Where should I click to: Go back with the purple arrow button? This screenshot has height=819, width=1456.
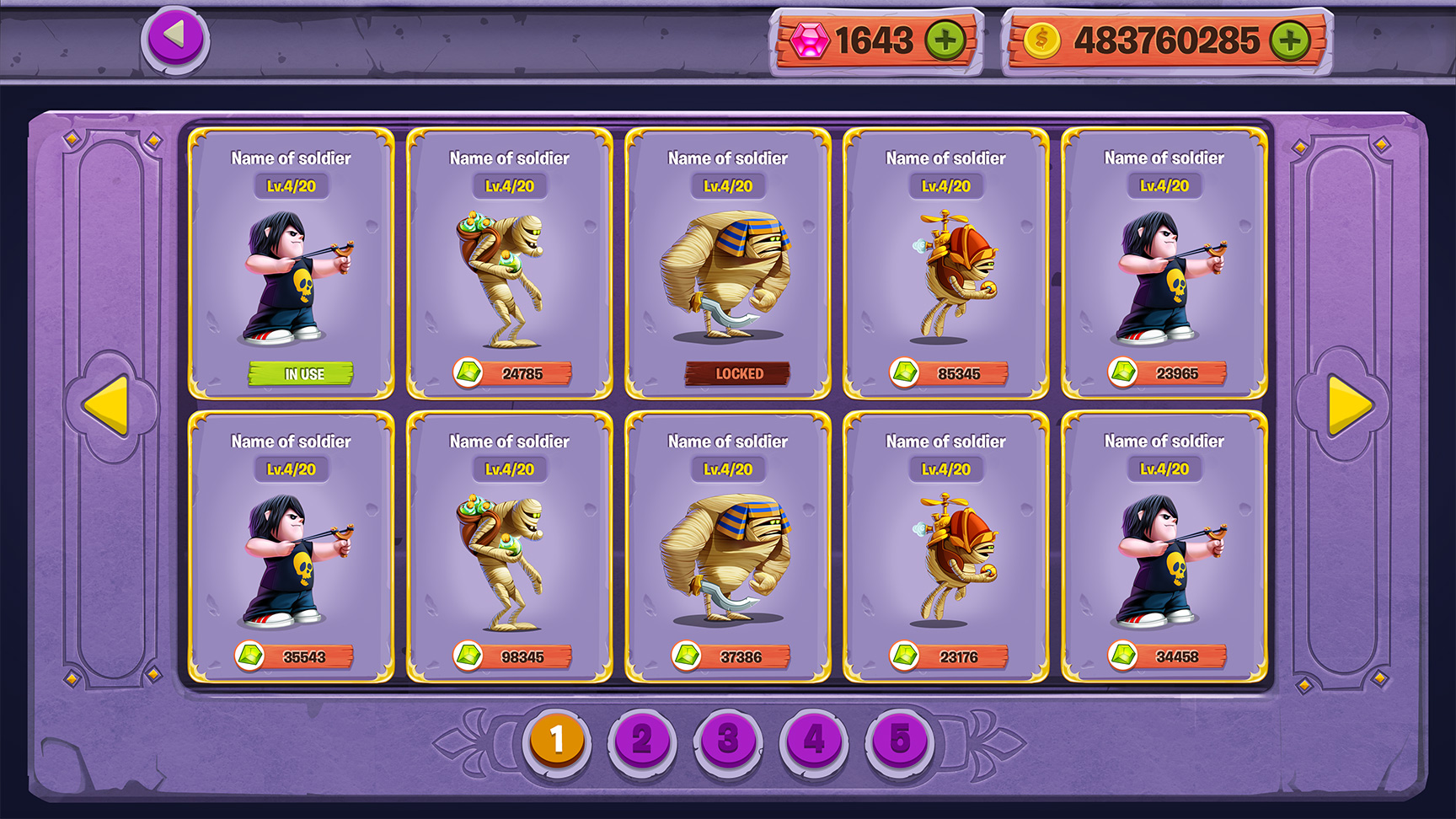point(174,37)
